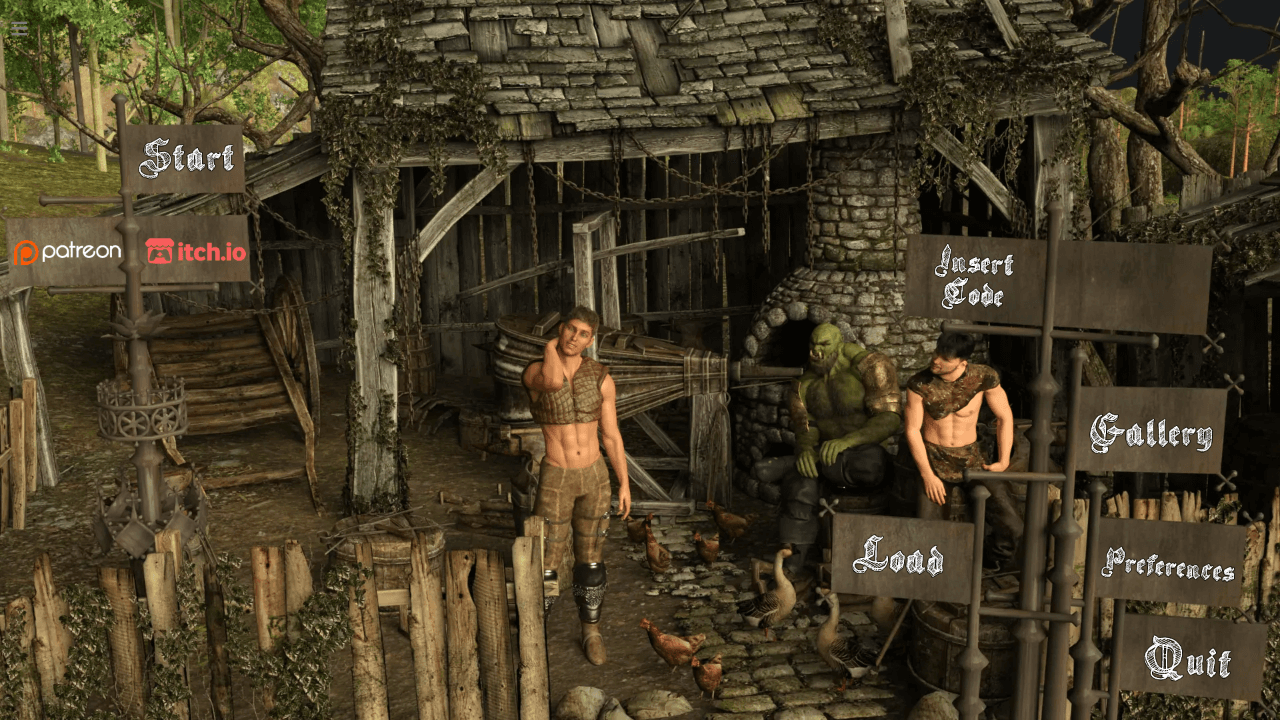The width and height of the screenshot is (1280, 720).
Task: Open the Insert Code sign
Action: 974,278
